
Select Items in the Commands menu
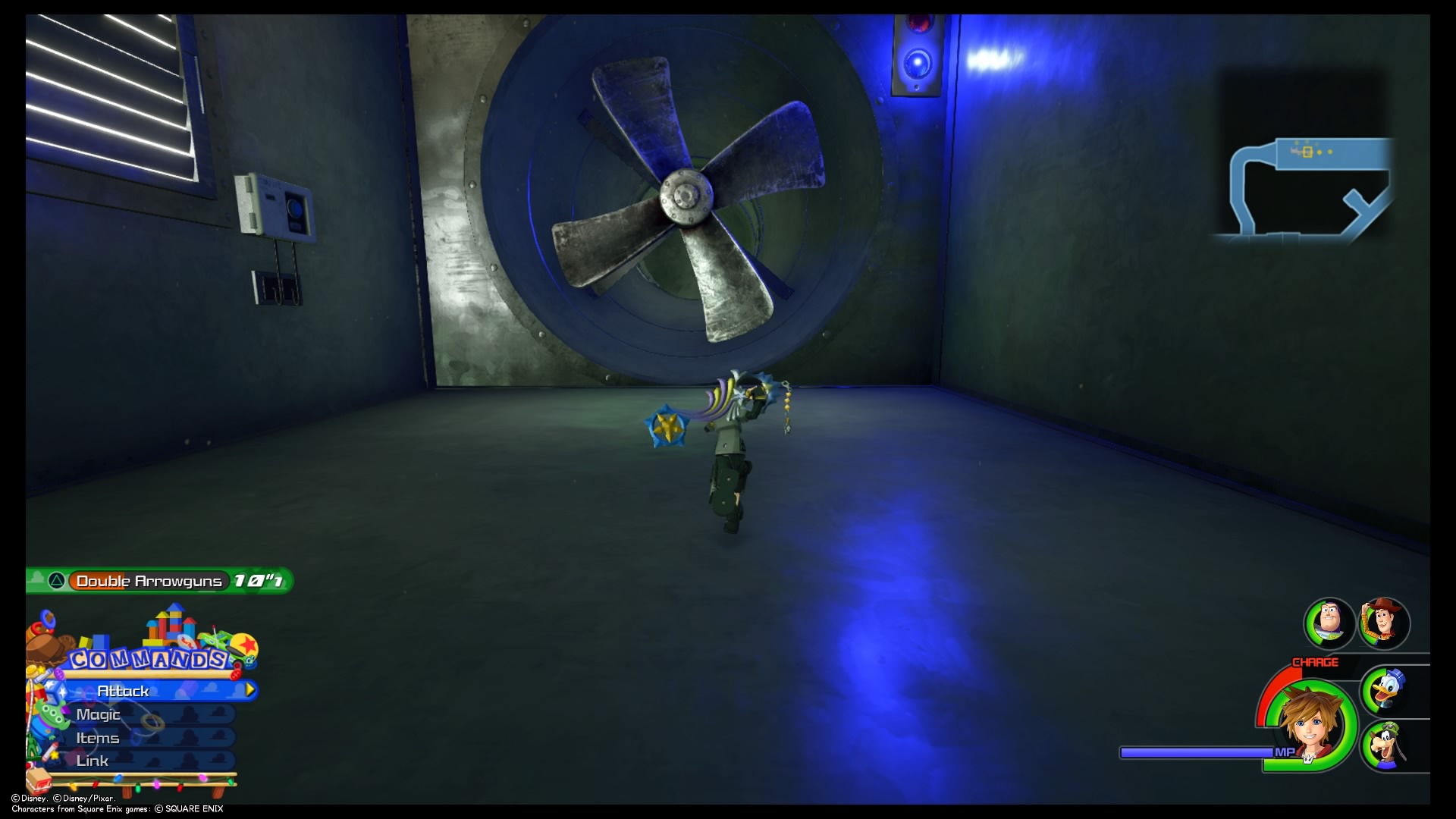[x=98, y=737]
